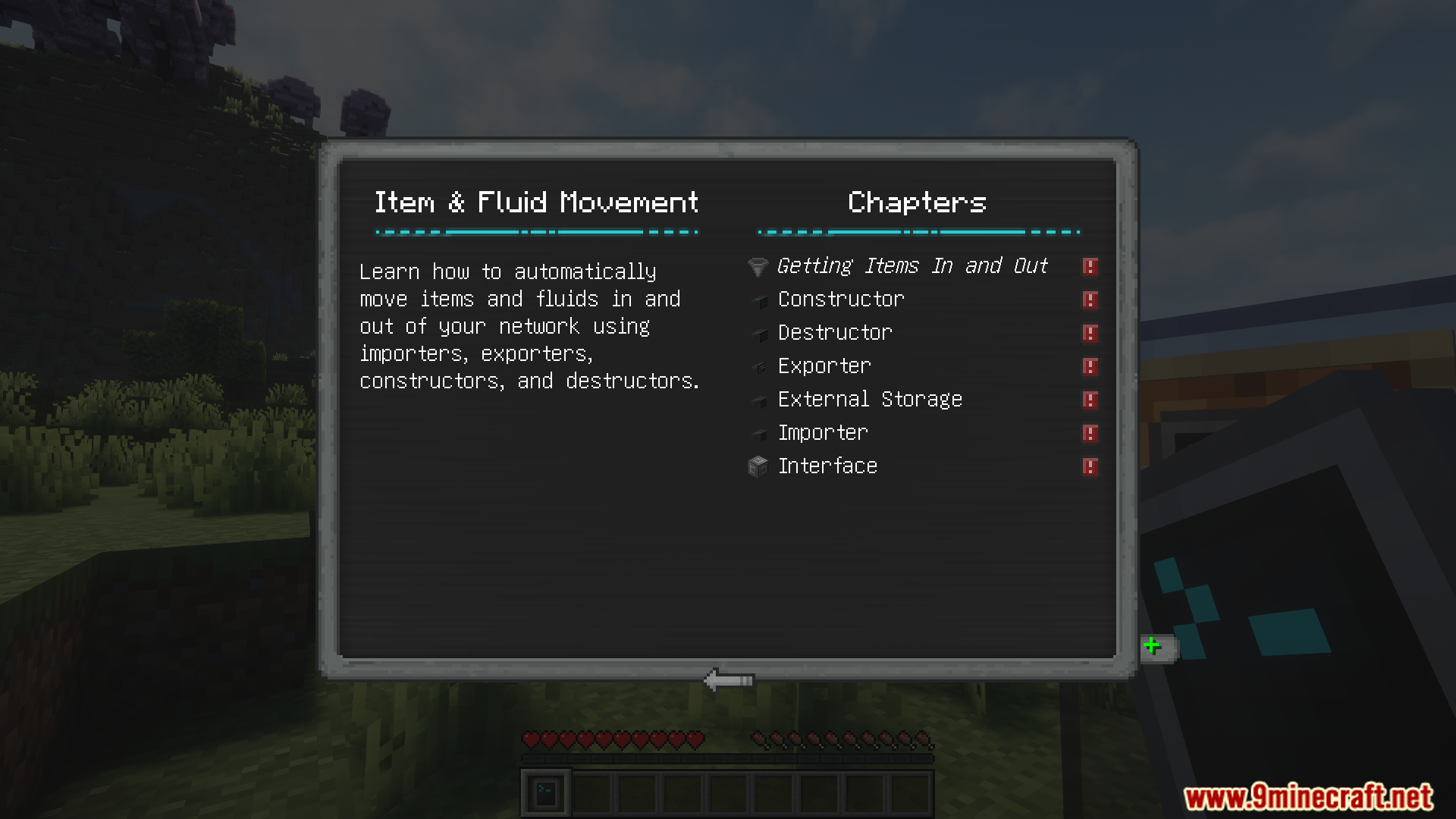The height and width of the screenshot is (819, 1456).
Task: Open the Getting Items In and Out chapter
Action: point(912,266)
